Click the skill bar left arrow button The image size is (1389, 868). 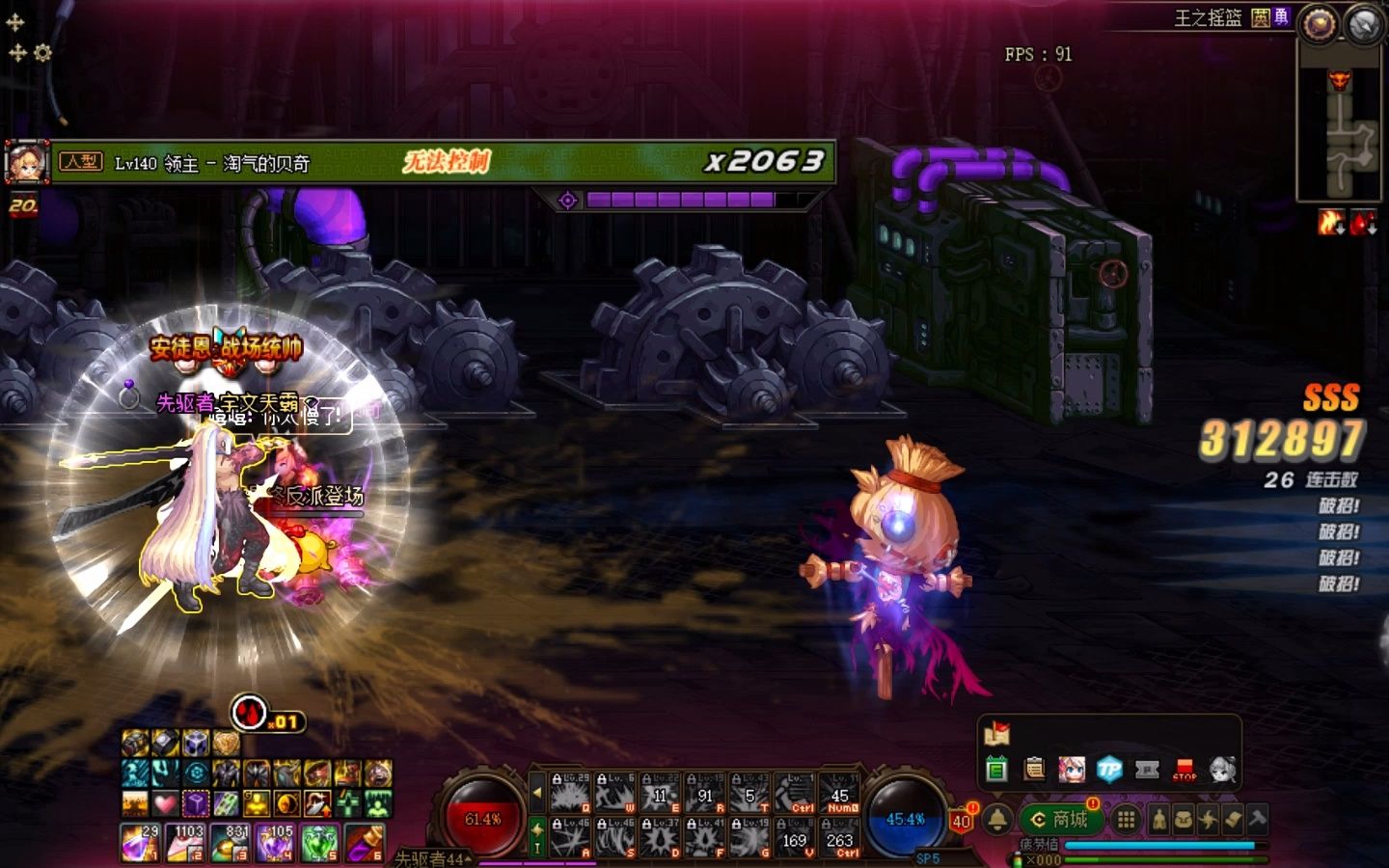[x=537, y=793]
